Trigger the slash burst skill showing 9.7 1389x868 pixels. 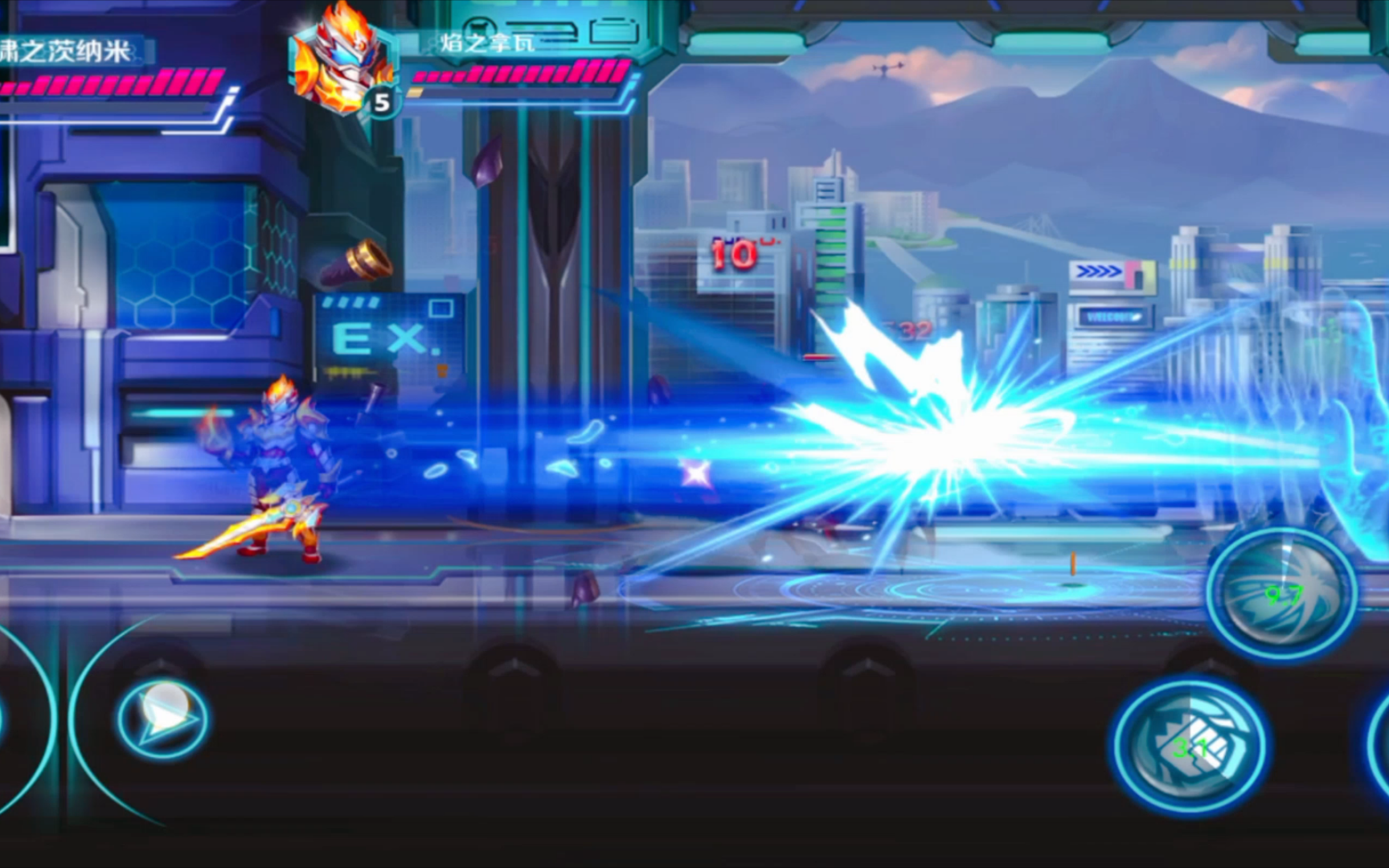(x=1282, y=594)
